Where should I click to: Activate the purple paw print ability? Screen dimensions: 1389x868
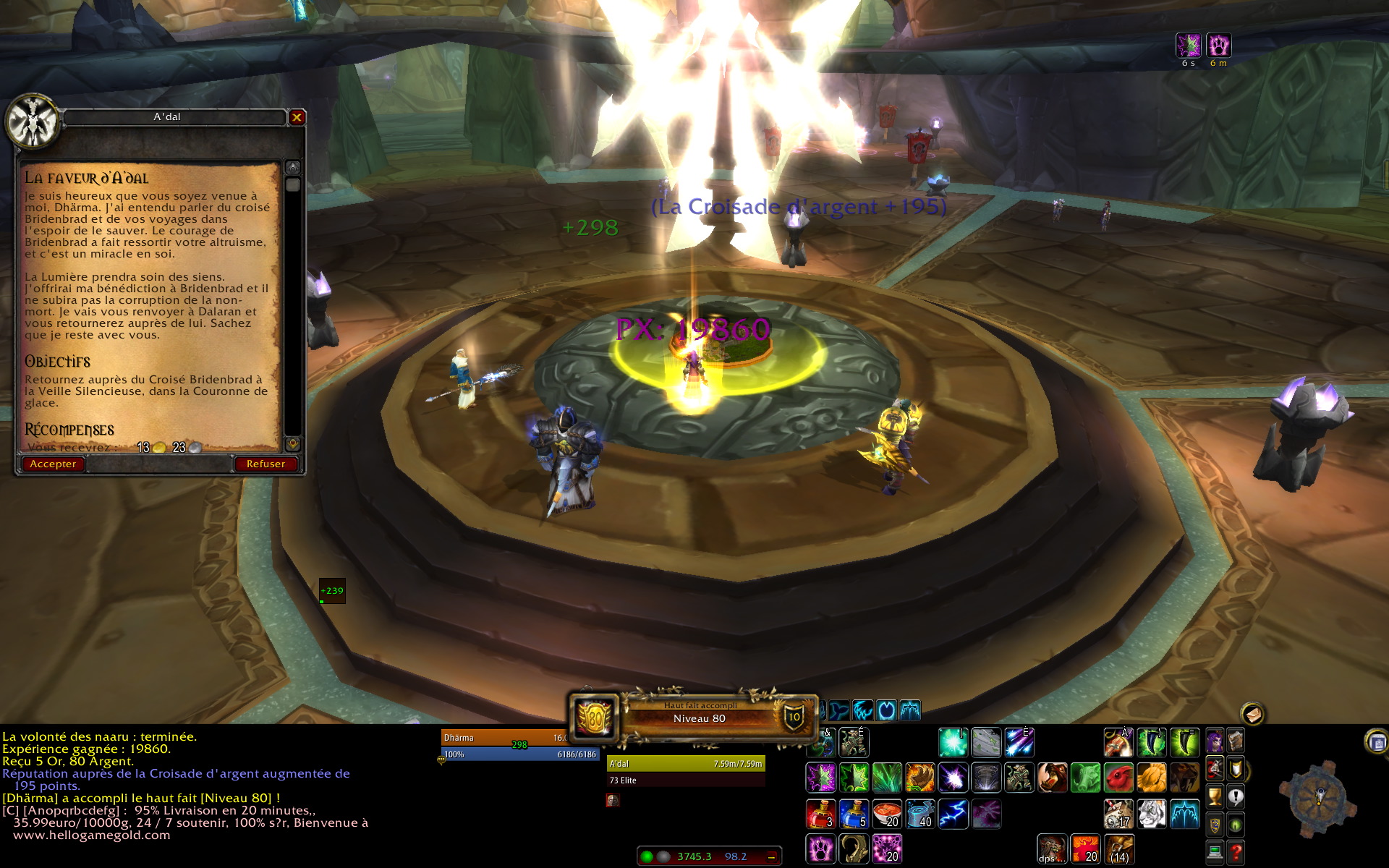pyautogui.click(x=820, y=848)
